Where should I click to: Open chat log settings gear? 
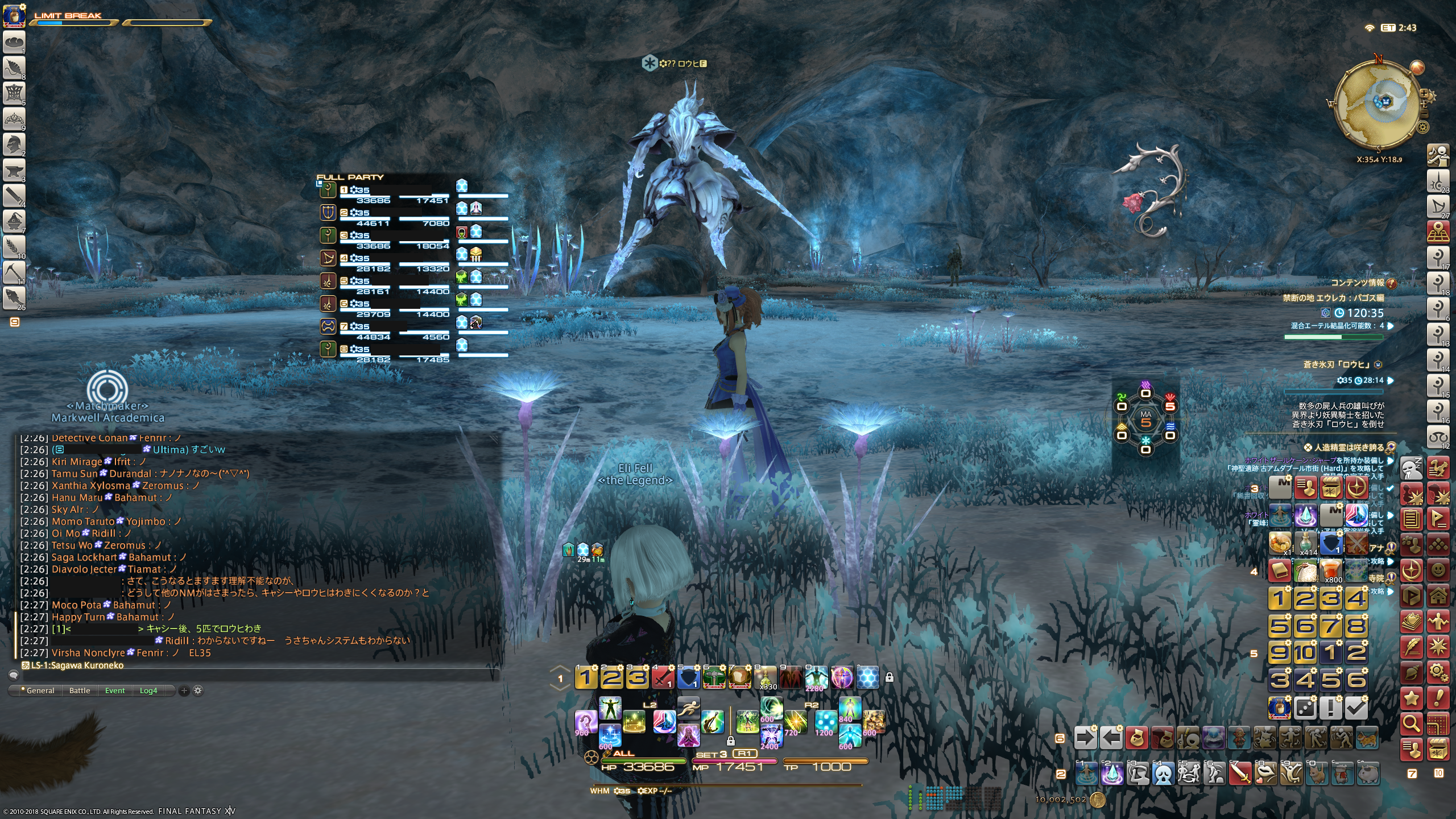(198, 690)
